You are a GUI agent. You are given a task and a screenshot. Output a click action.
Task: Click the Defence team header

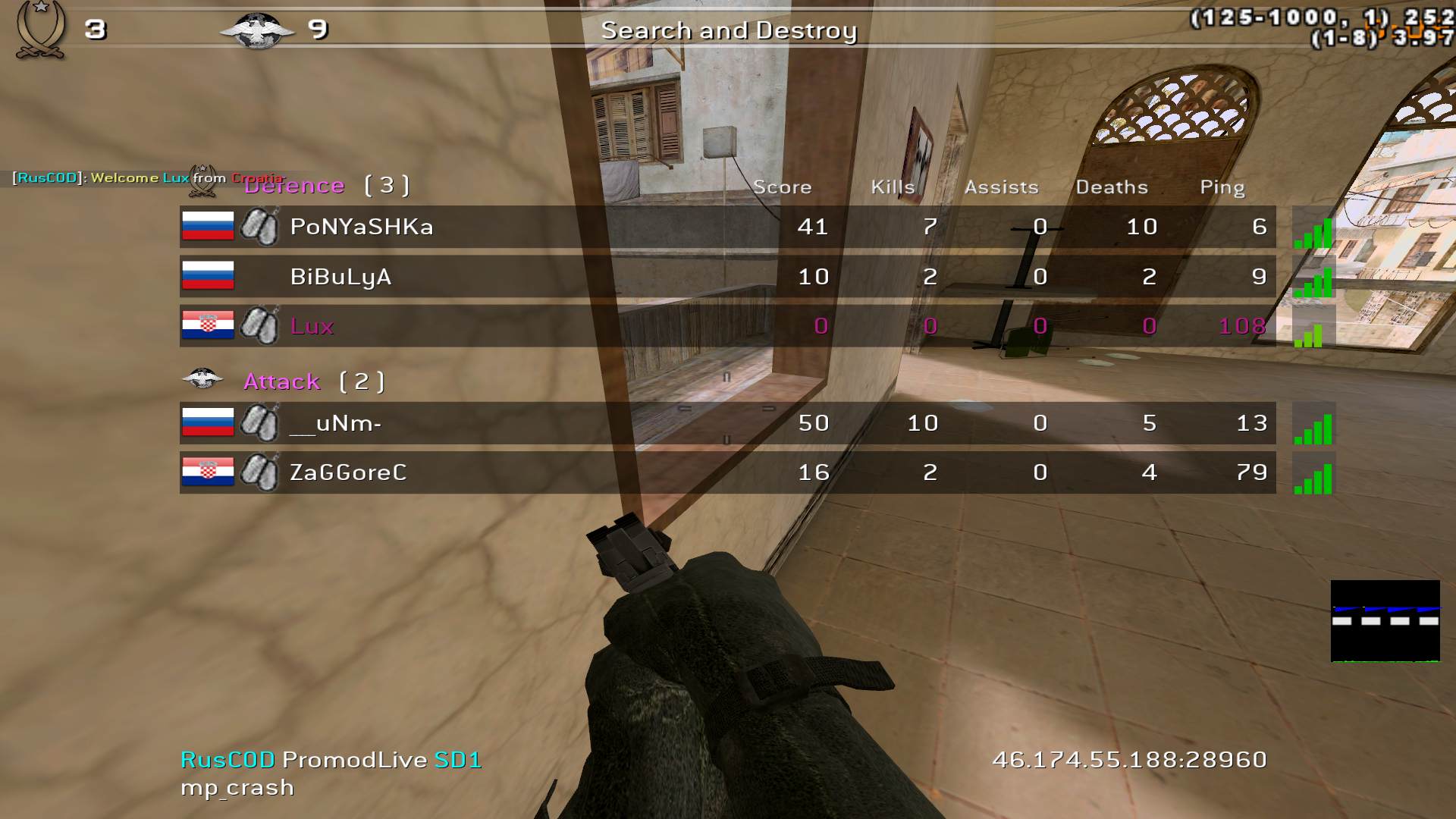(326, 186)
